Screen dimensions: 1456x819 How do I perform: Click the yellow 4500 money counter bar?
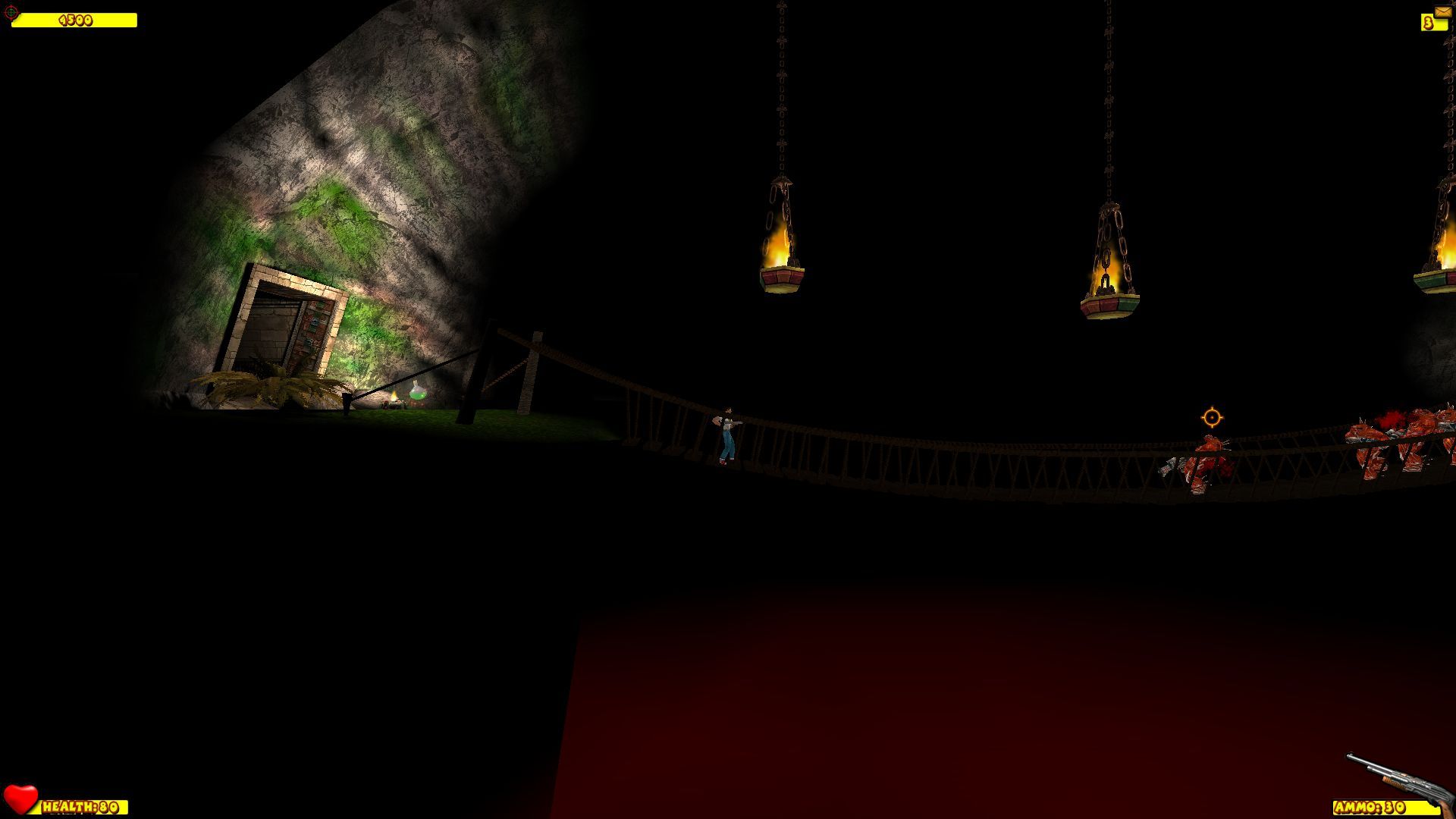76,20
